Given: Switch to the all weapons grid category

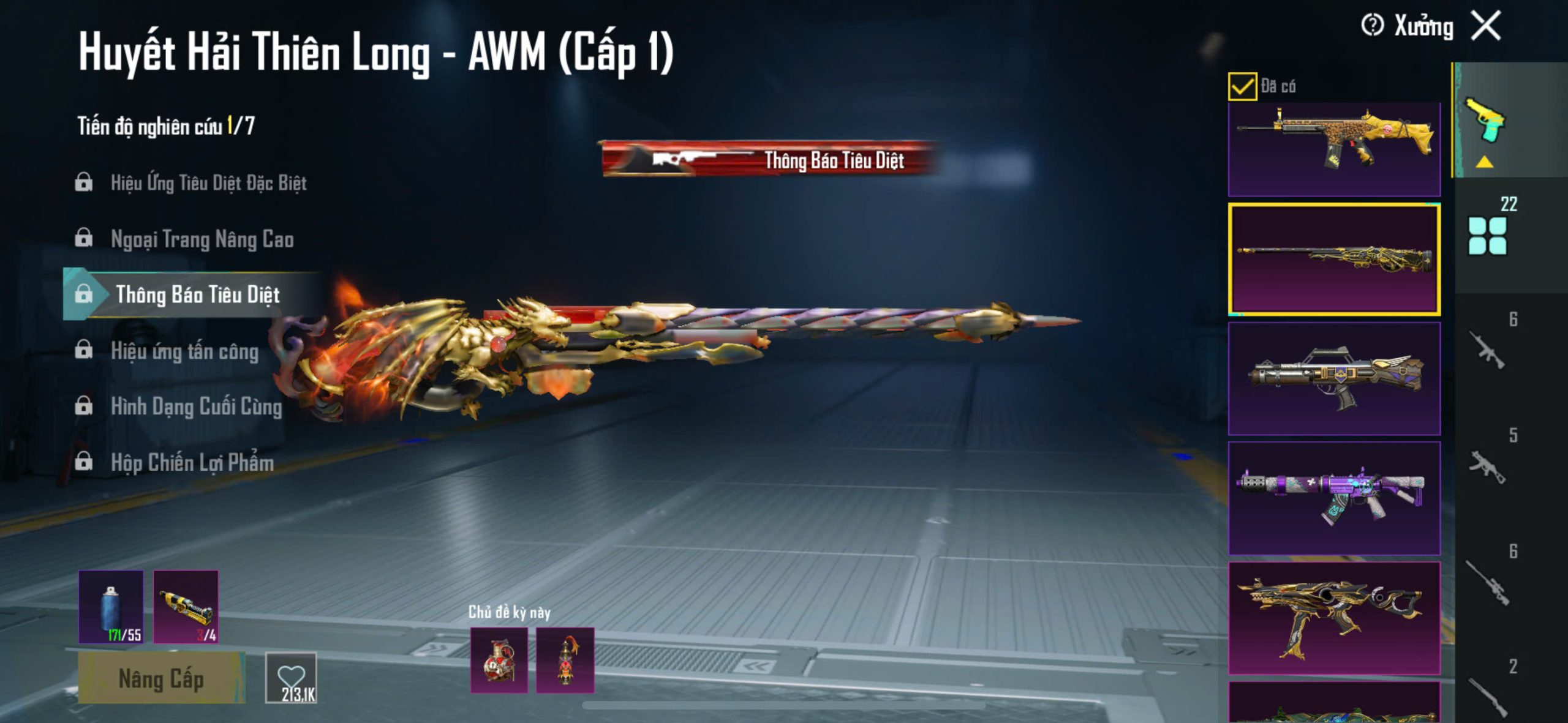Looking at the screenshot, I should (1487, 236).
